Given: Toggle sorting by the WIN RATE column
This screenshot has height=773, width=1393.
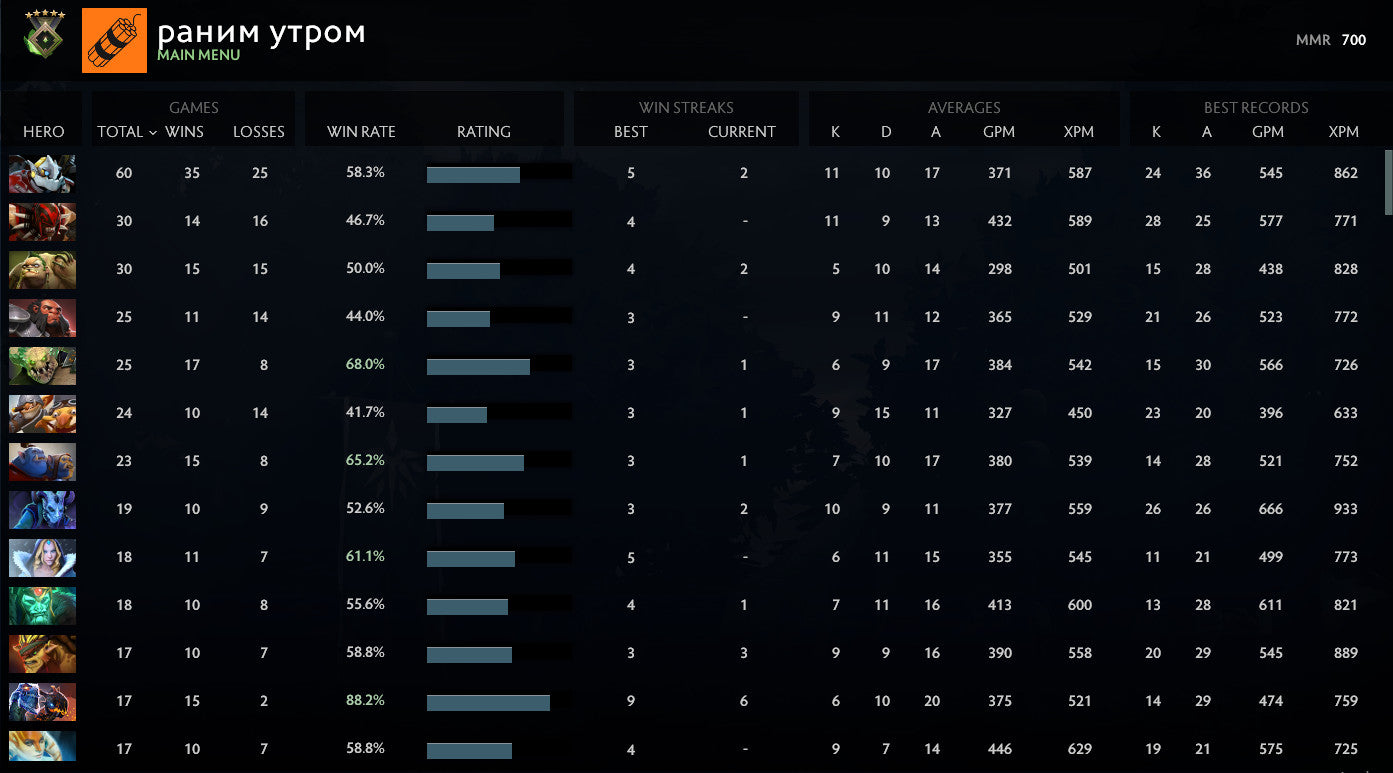Looking at the screenshot, I should [x=360, y=131].
